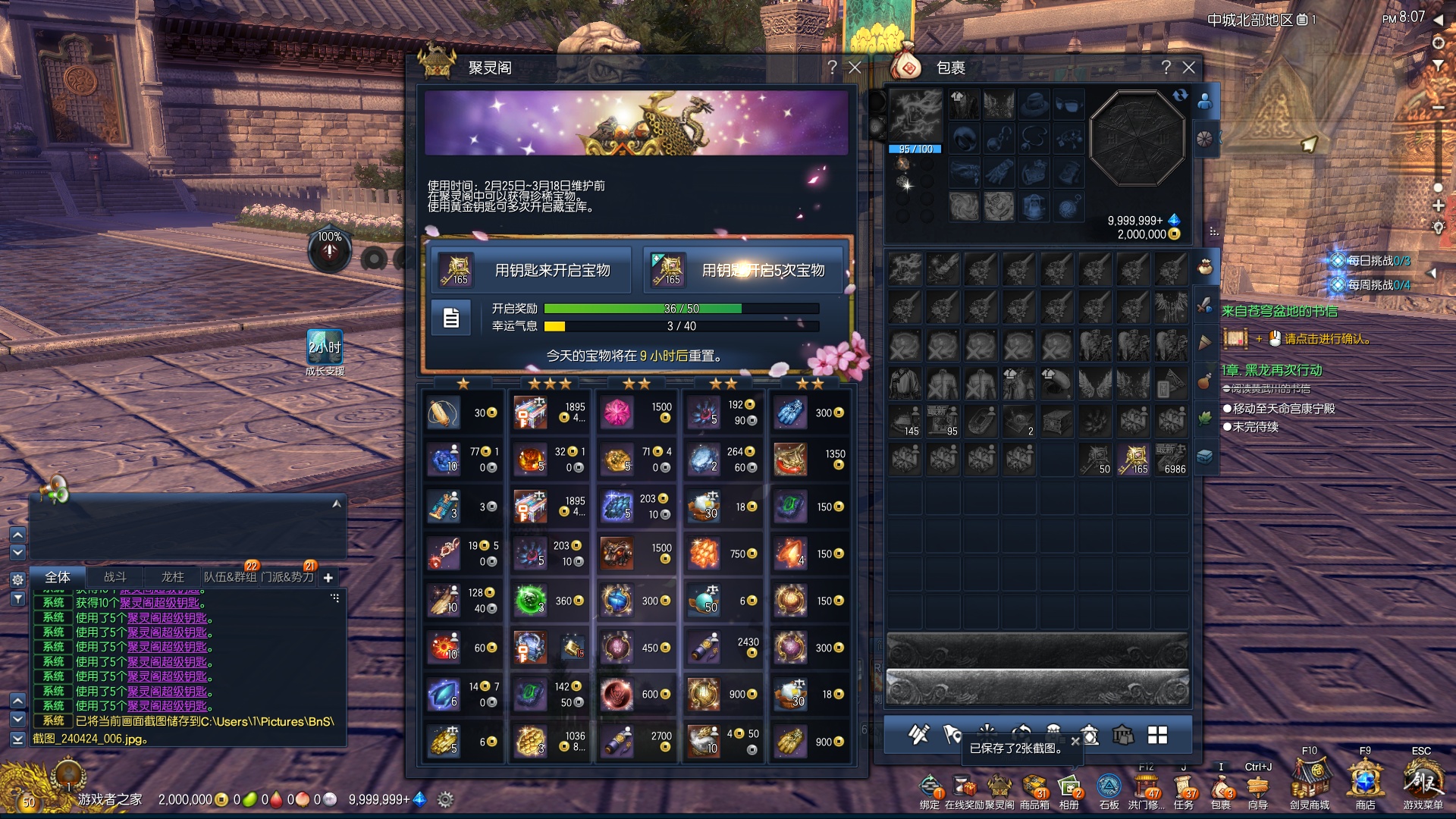Switch to the 龙柱 chat tab

[x=173, y=577]
